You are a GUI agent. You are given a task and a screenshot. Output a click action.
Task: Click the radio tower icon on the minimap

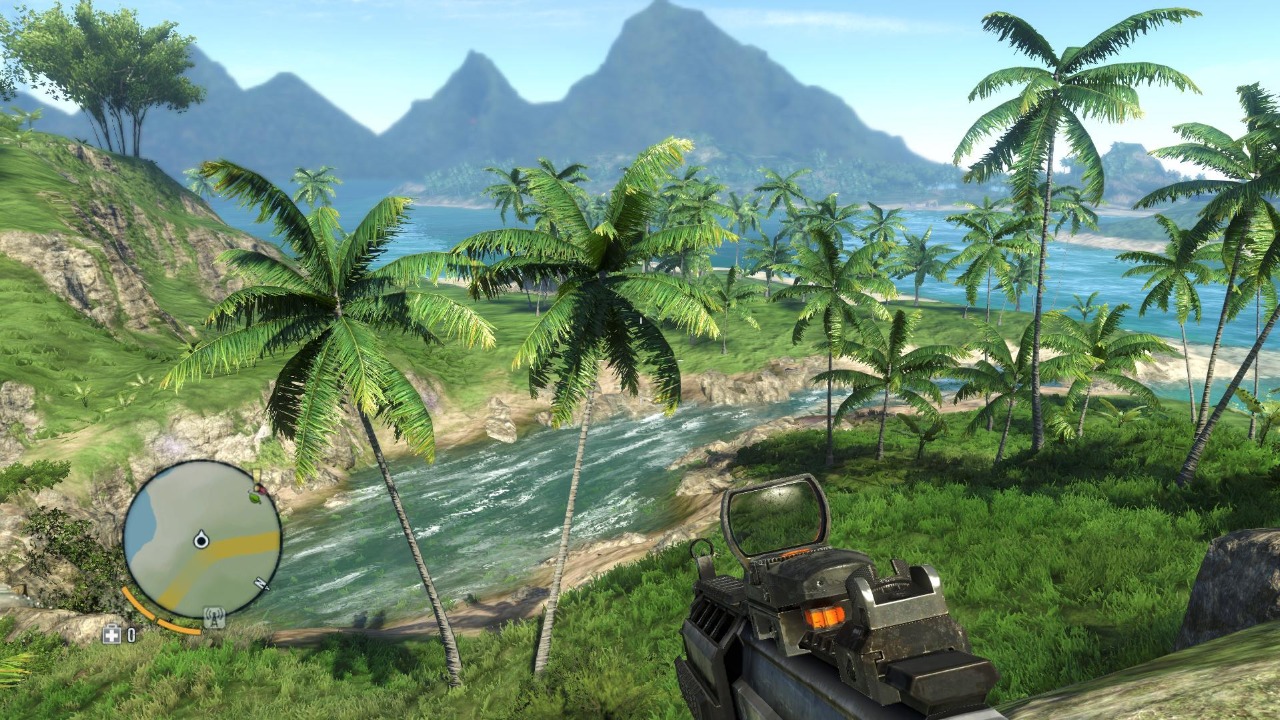(x=213, y=616)
